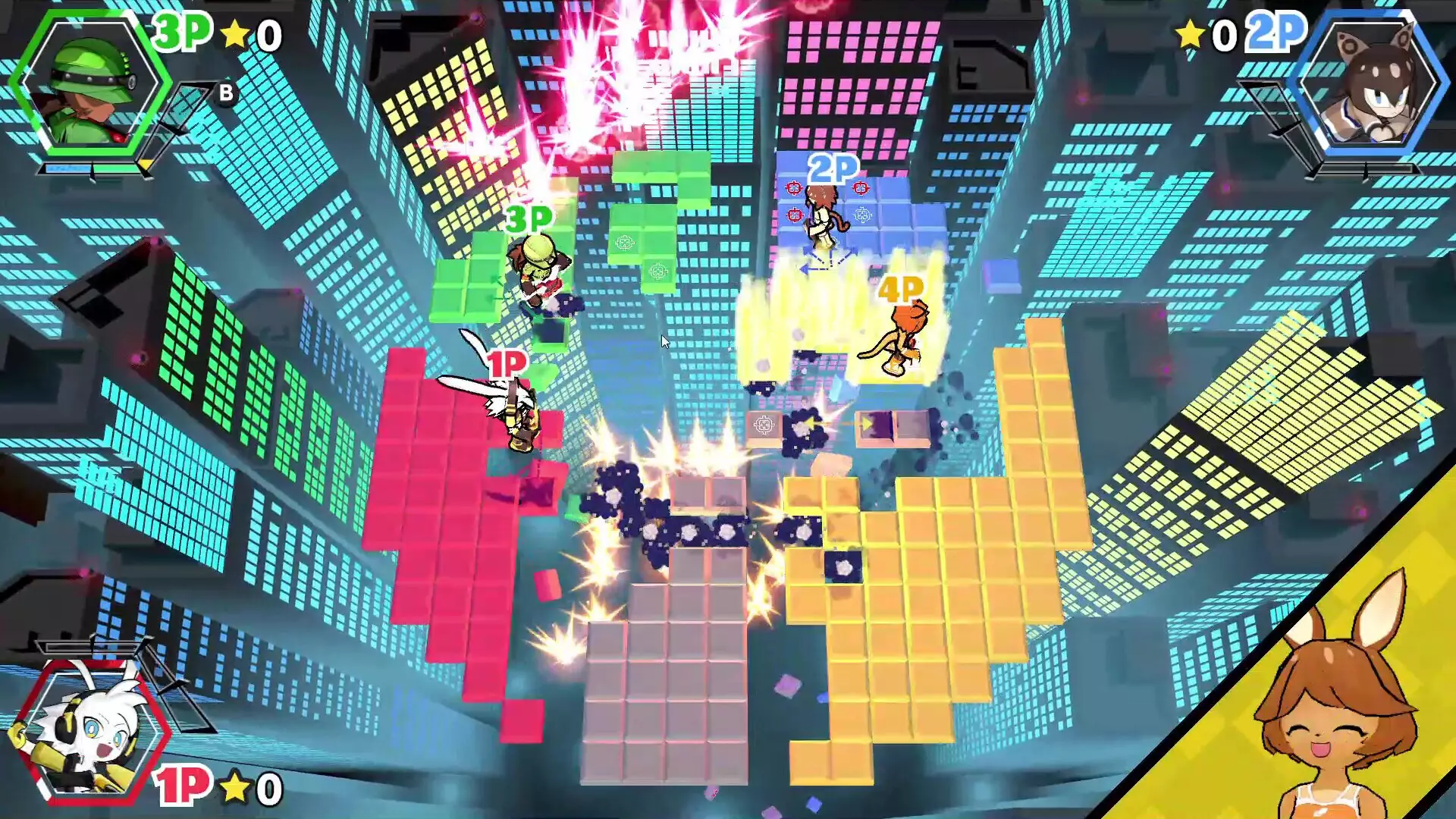The width and height of the screenshot is (1456, 819).
Task: Select the 4P label above the orange character
Action: pyautogui.click(x=902, y=287)
